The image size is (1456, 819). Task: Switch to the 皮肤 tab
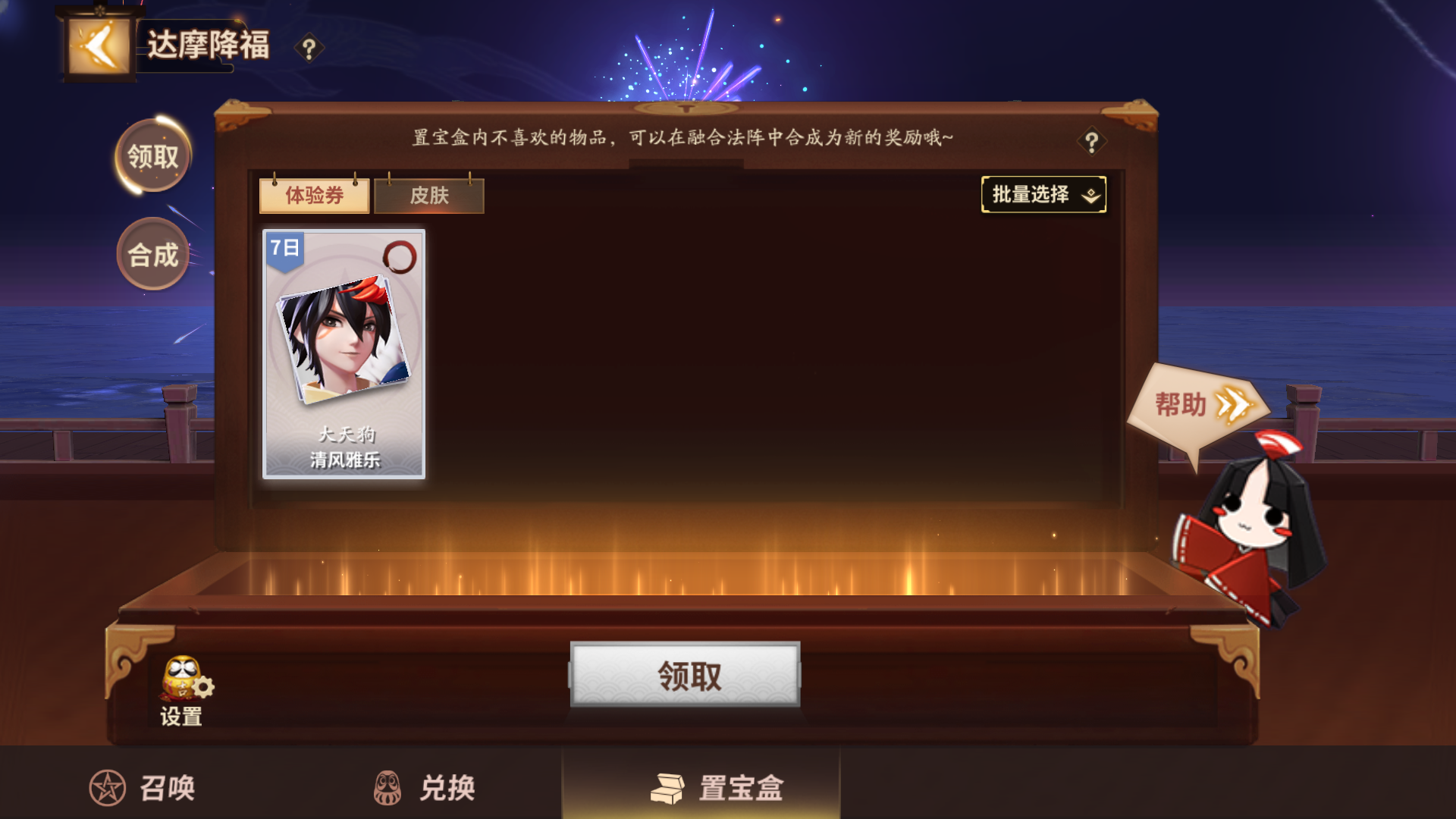tap(429, 195)
